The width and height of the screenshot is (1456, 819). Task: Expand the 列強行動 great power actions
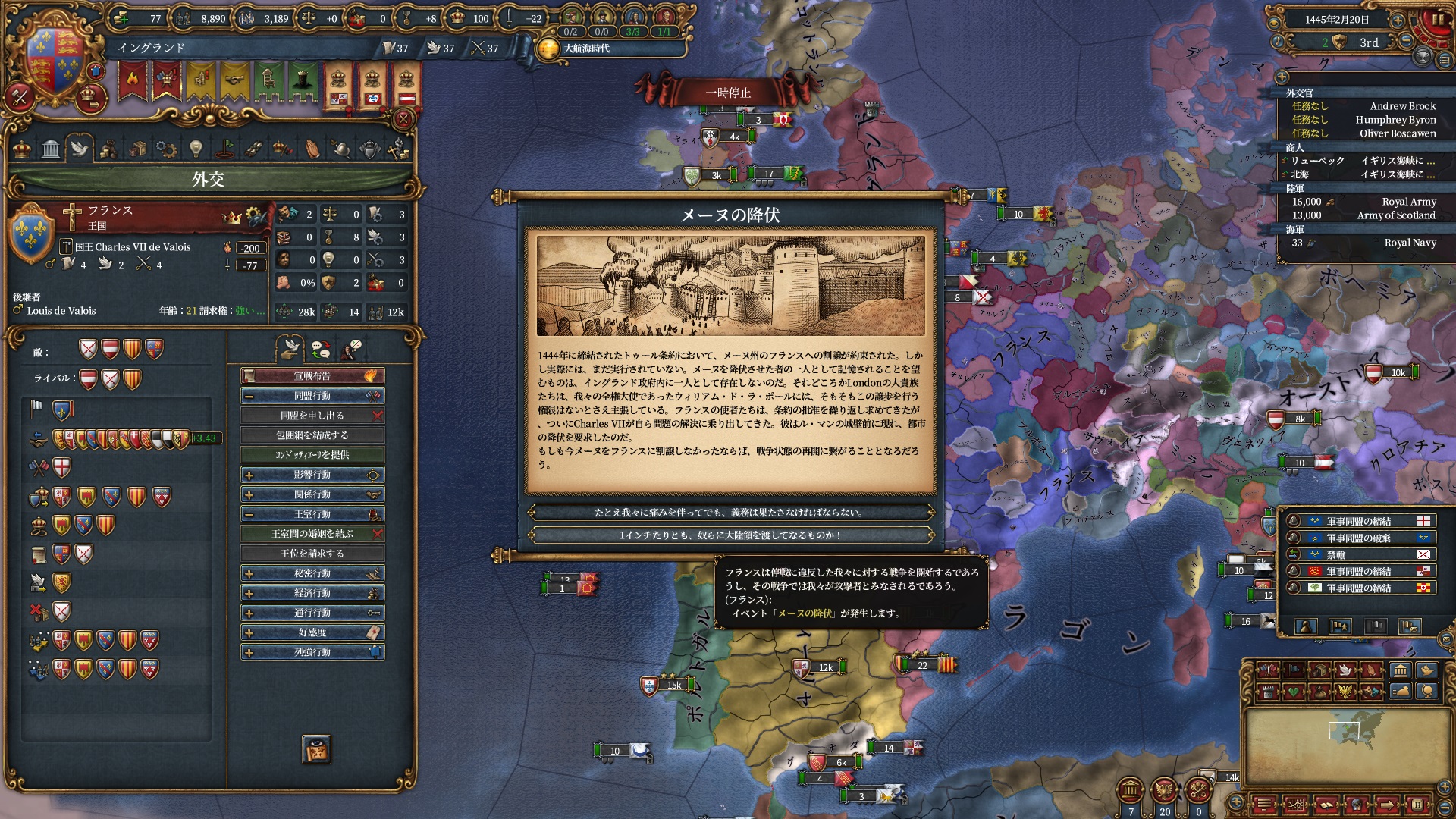click(312, 652)
